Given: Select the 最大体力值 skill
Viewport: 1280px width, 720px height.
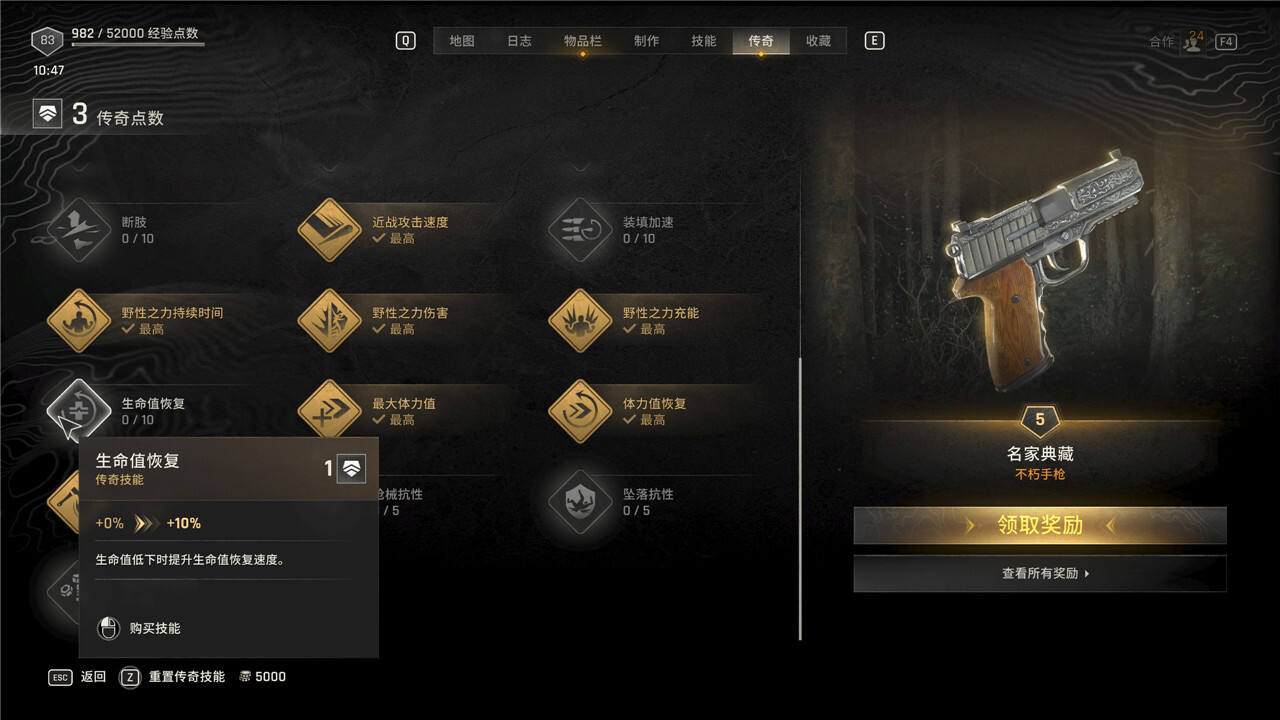Looking at the screenshot, I should tap(329, 411).
